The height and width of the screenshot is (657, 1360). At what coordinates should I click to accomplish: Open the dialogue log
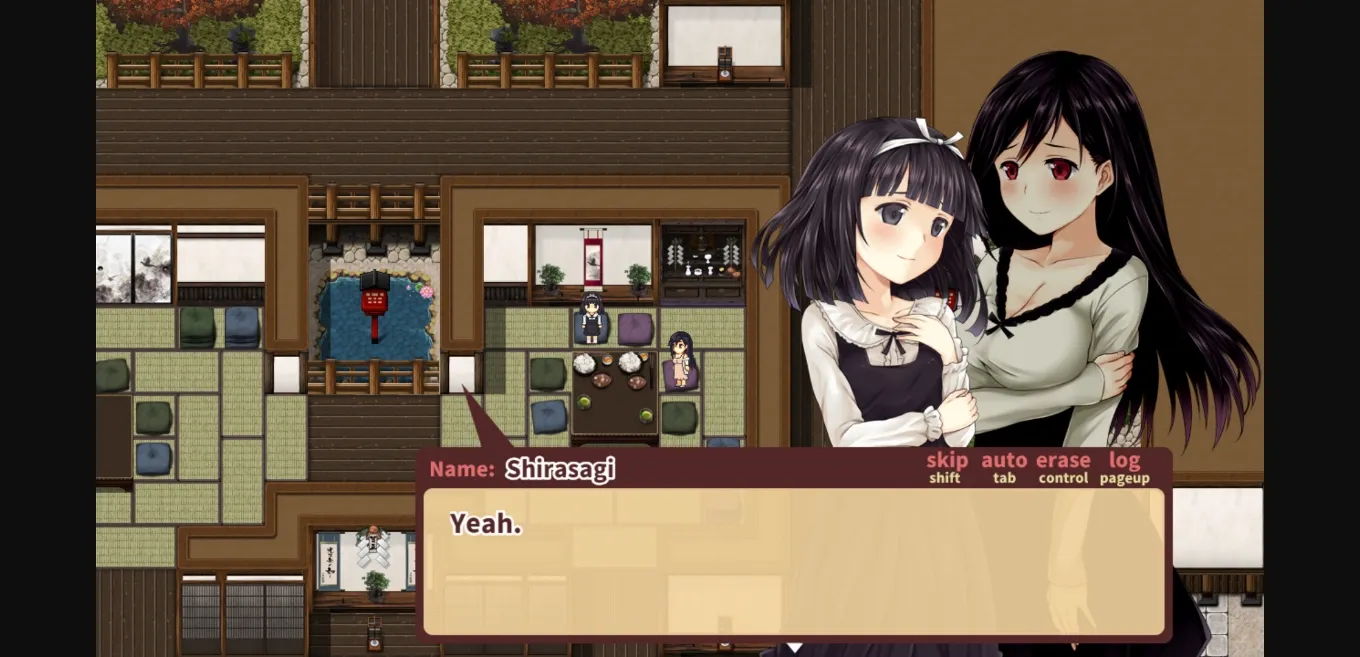pos(1124,461)
